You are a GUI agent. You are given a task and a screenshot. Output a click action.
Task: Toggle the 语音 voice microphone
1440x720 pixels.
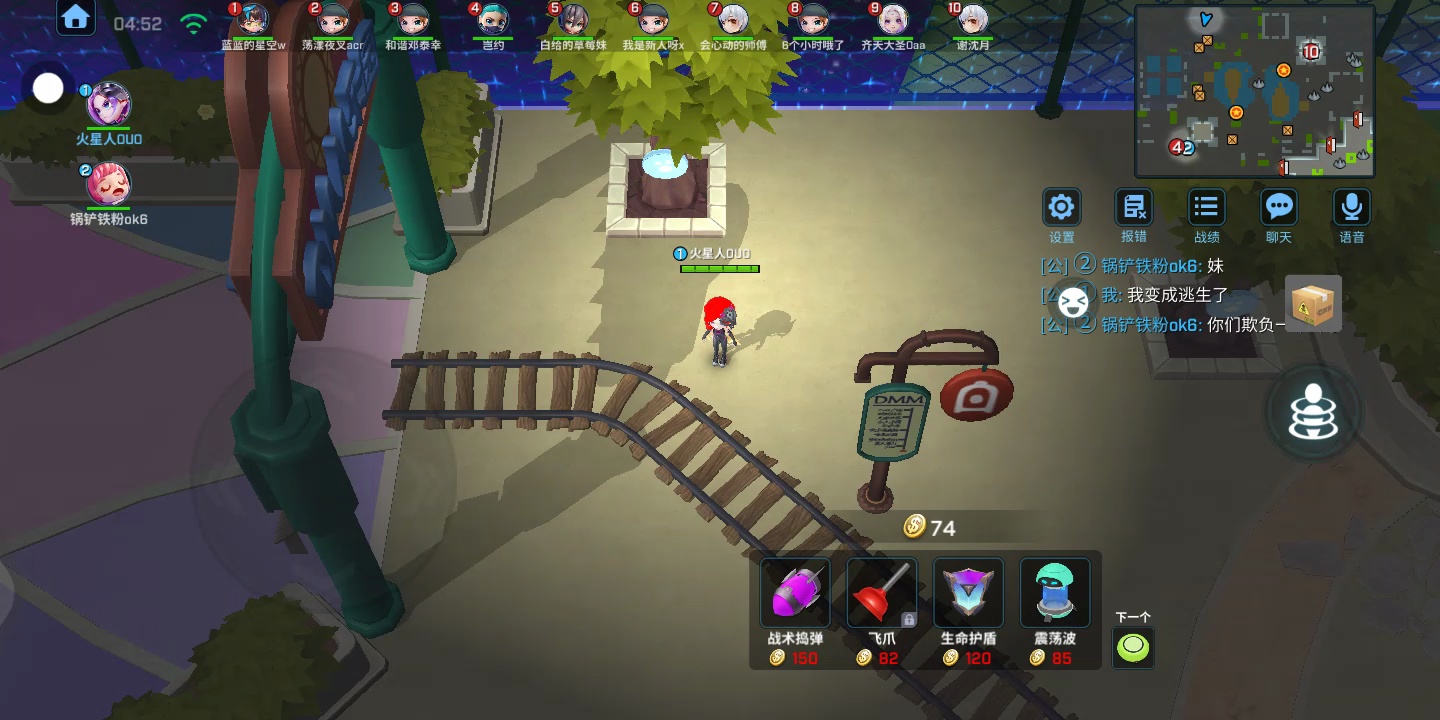coord(1352,208)
